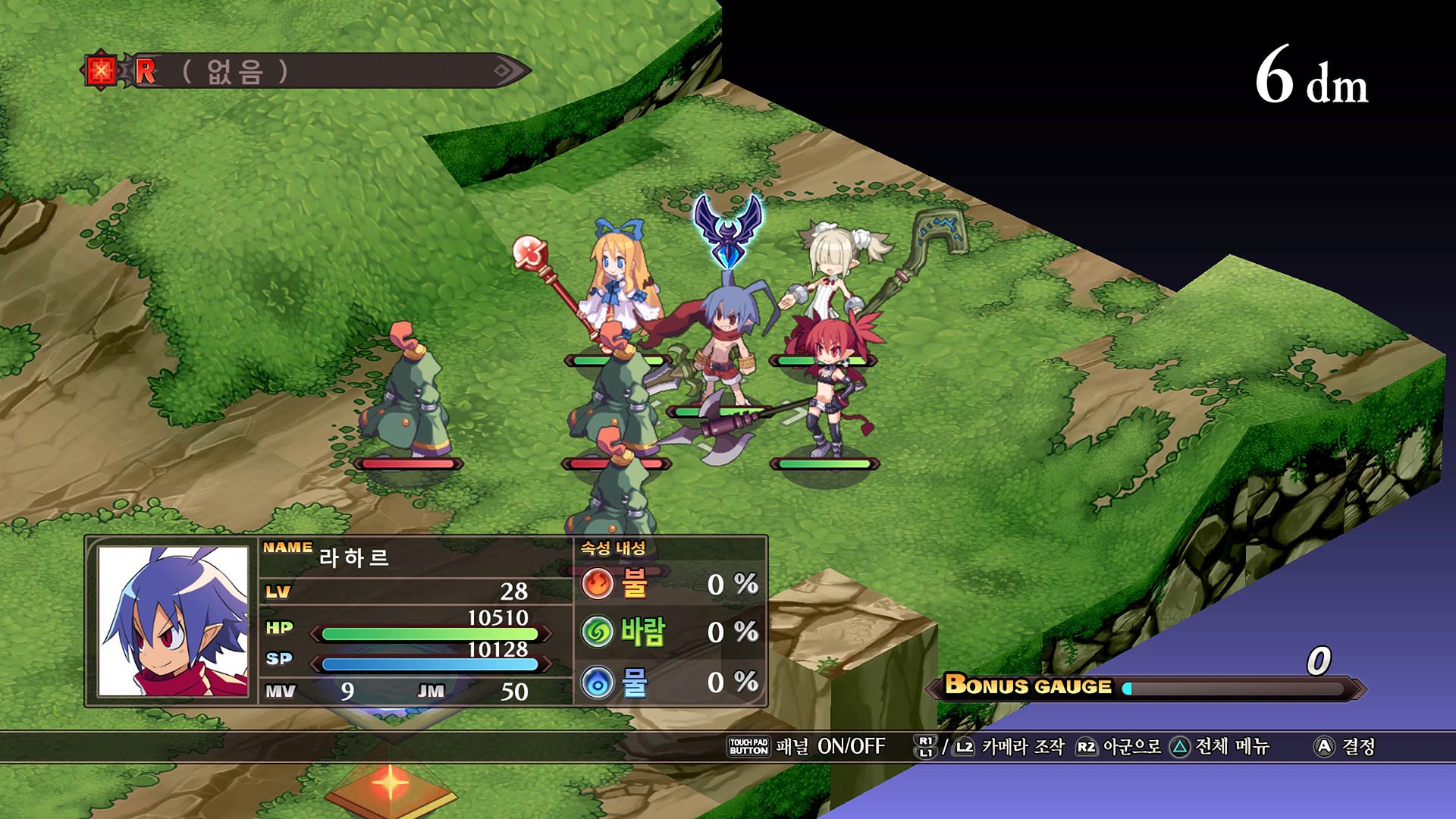Expand the arrow at the banner's right edge
The width and height of the screenshot is (1456, 819).
[500, 71]
